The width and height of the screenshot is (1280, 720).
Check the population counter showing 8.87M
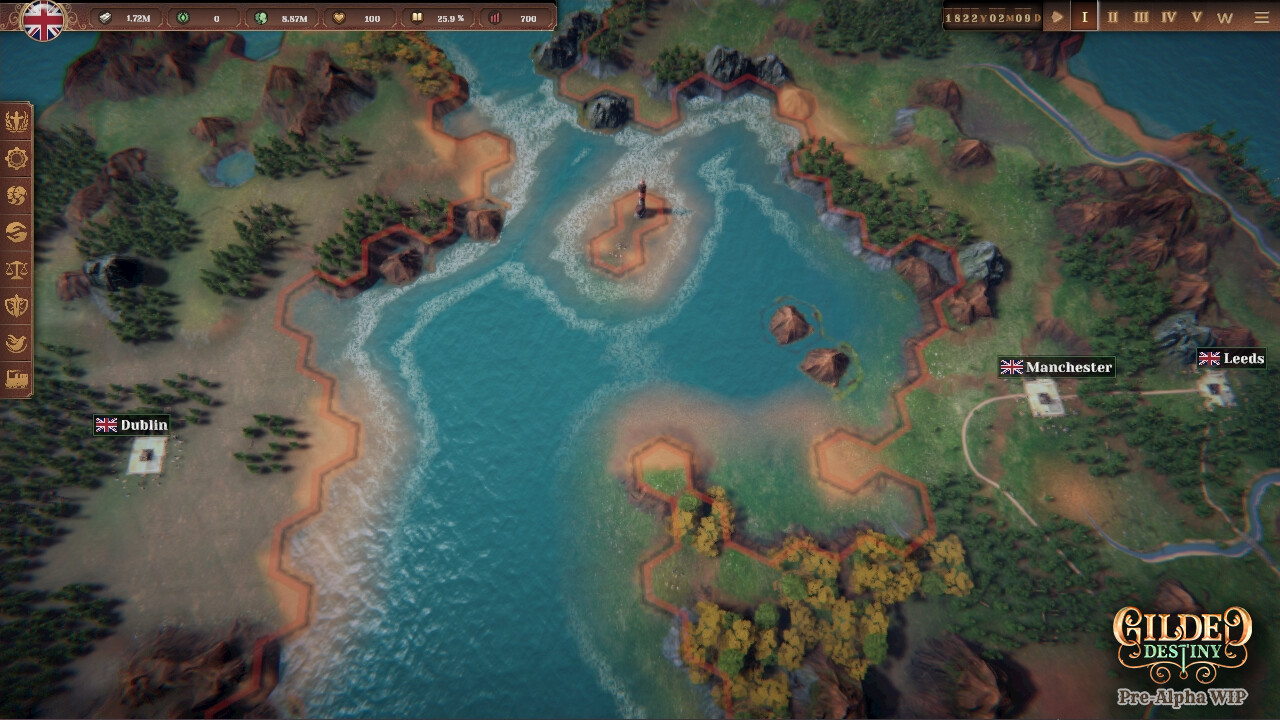point(290,17)
